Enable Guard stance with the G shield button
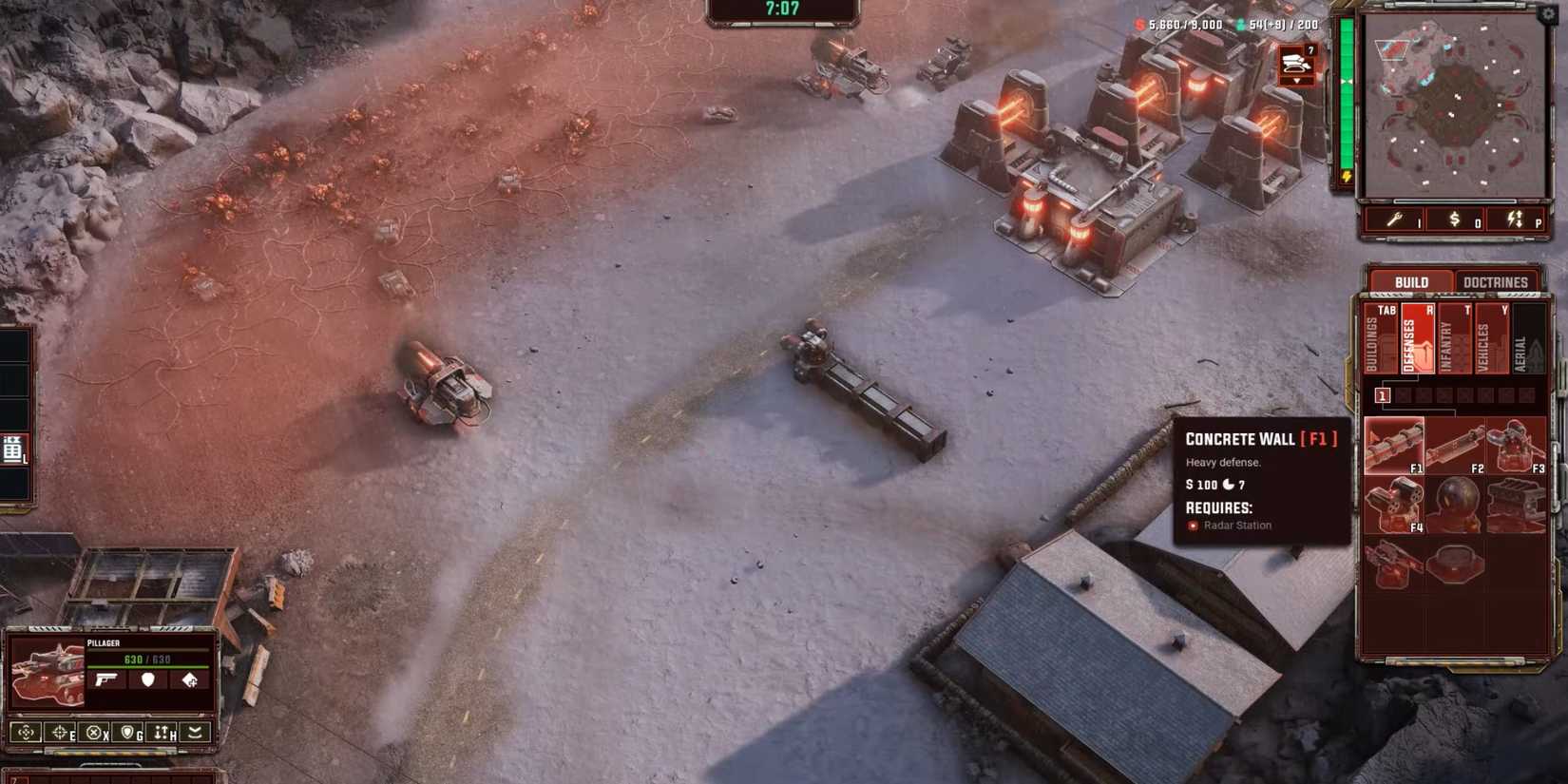 tap(129, 733)
